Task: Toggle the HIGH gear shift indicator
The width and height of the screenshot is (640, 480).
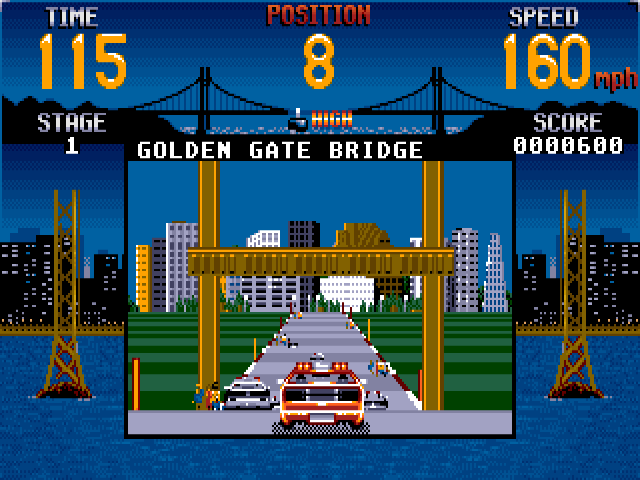Action: click(320, 119)
